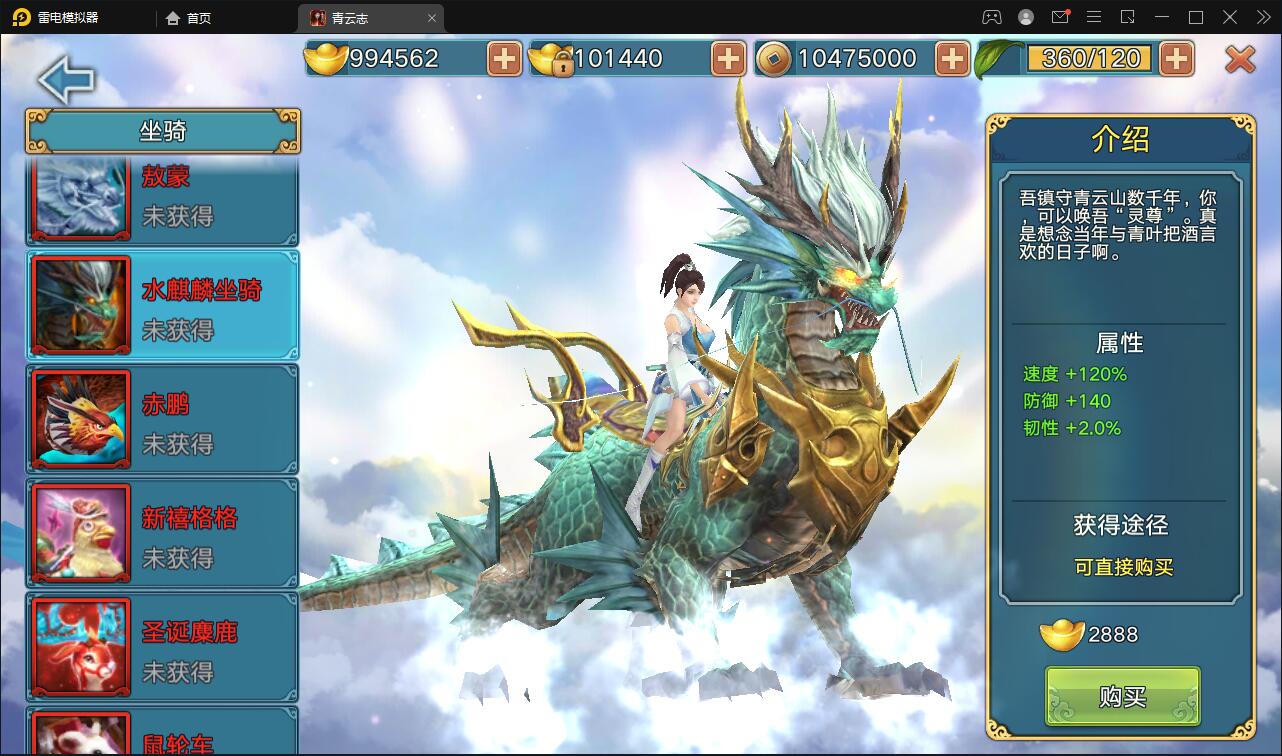1282x756 pixels.
Task: Select the 圣诞麋鹿 mount entry
Action: point(162,647)
